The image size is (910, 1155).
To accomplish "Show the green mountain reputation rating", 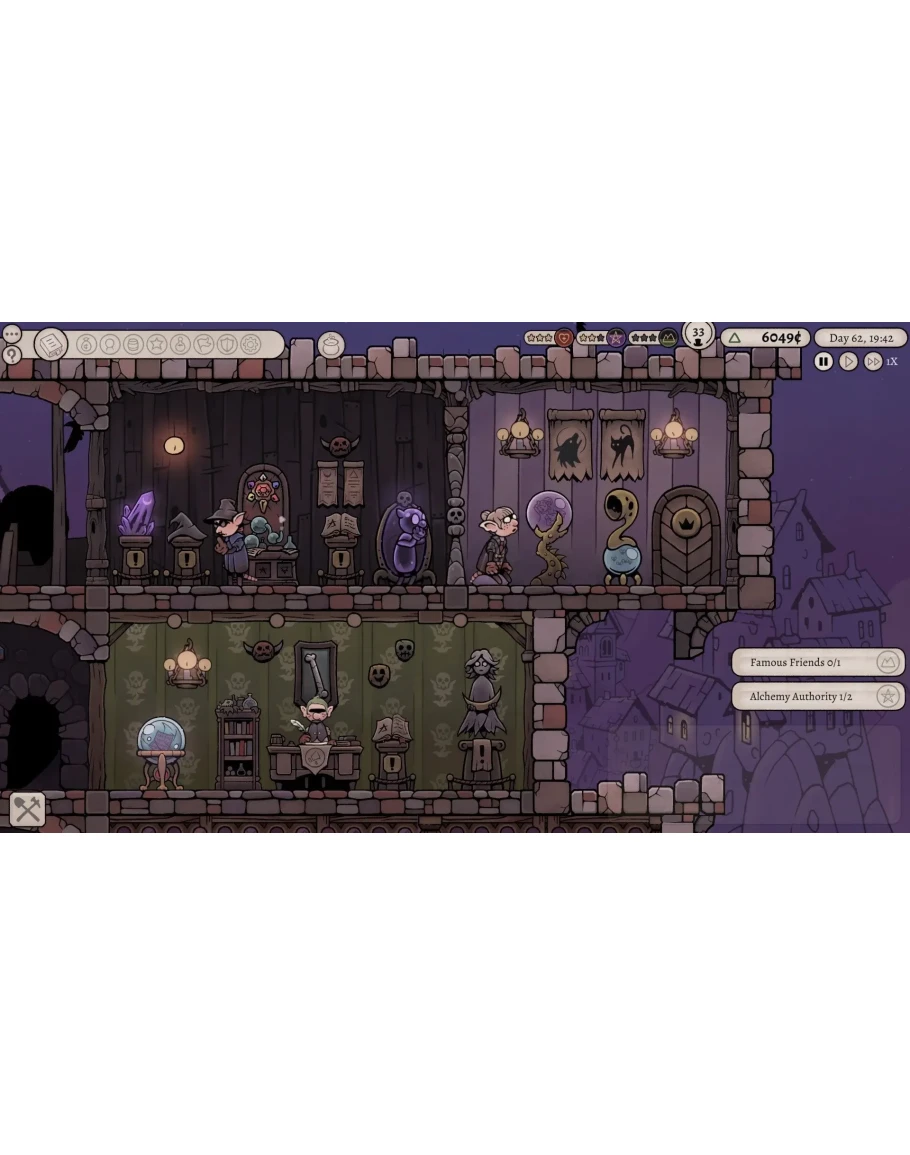I will [x=667, y=338].
